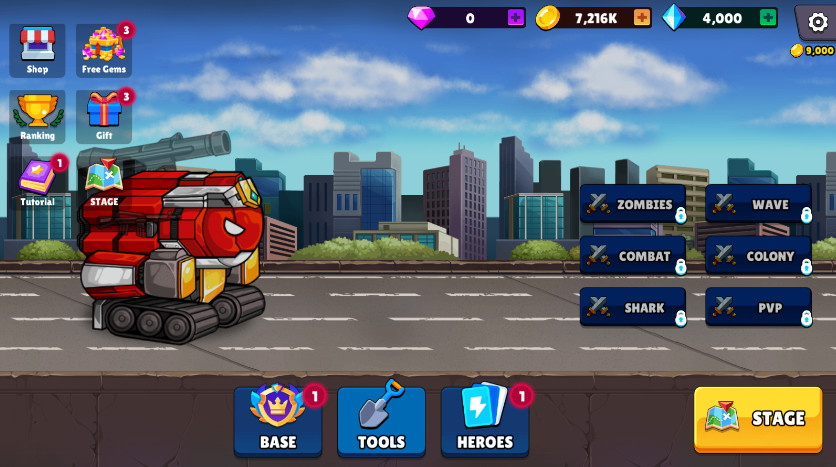Add more gold coins

tap(642, 17)
